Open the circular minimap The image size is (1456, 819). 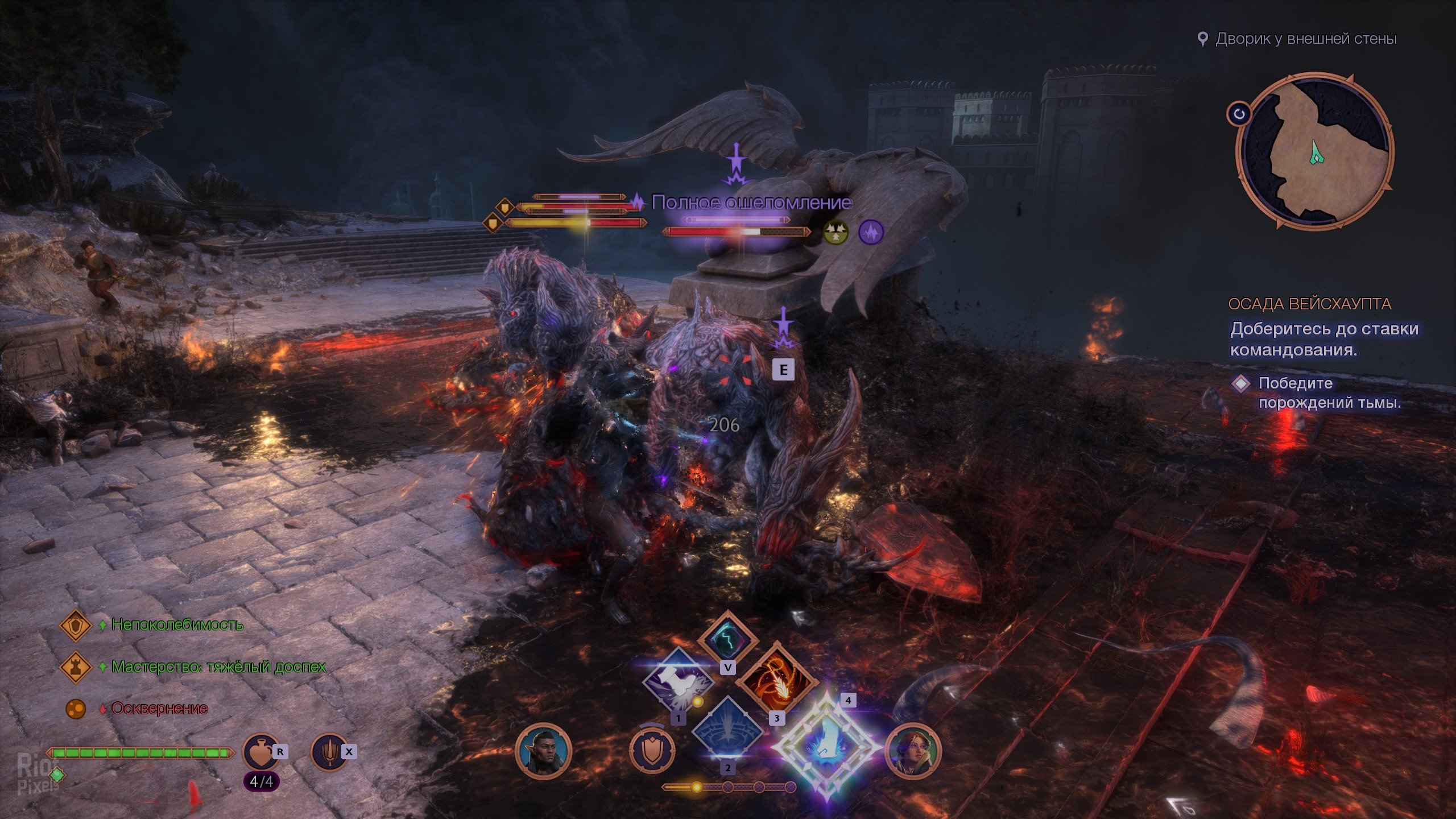click(1314, 151)
